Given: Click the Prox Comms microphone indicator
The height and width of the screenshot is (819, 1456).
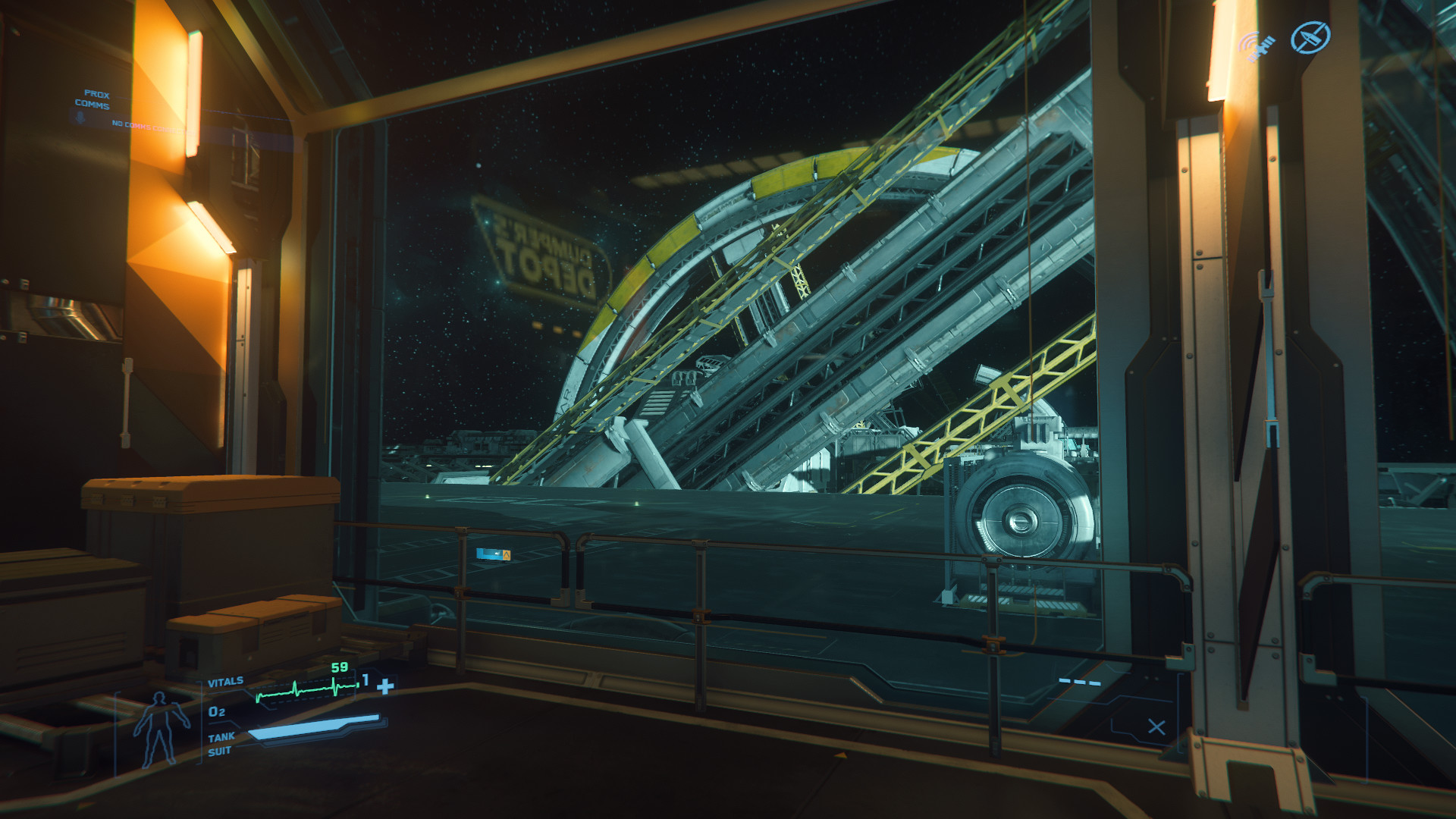Looking at the screenshot, I should click(x=78, y=118).
